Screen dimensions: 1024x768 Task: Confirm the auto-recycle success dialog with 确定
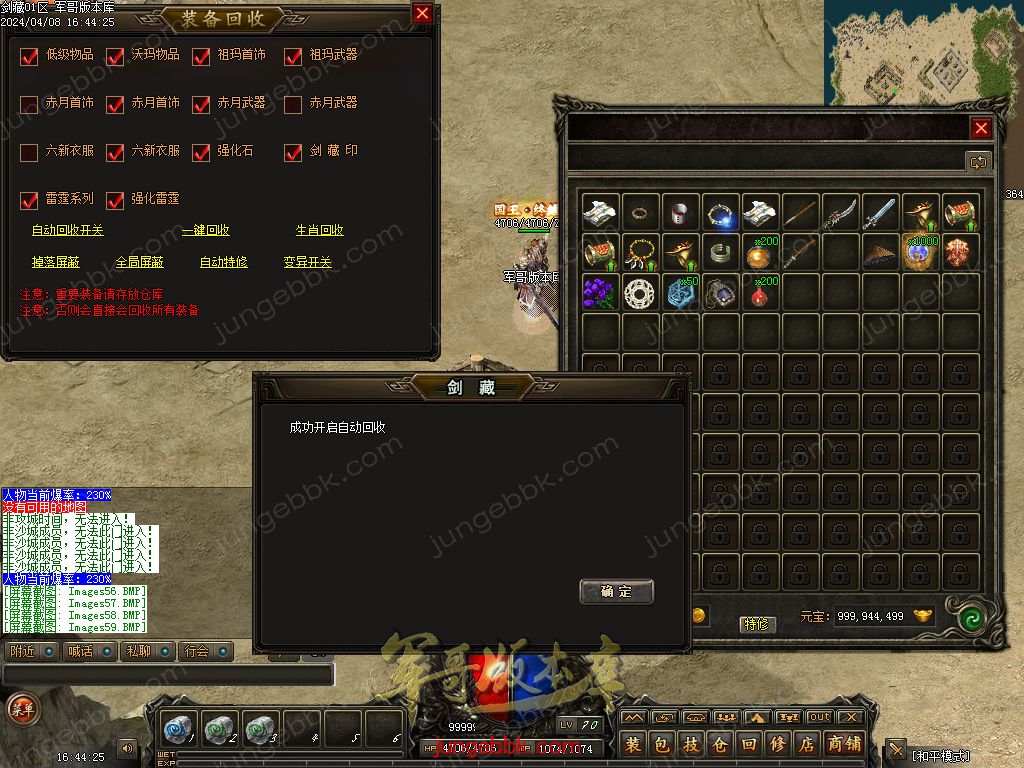(616, 591)
